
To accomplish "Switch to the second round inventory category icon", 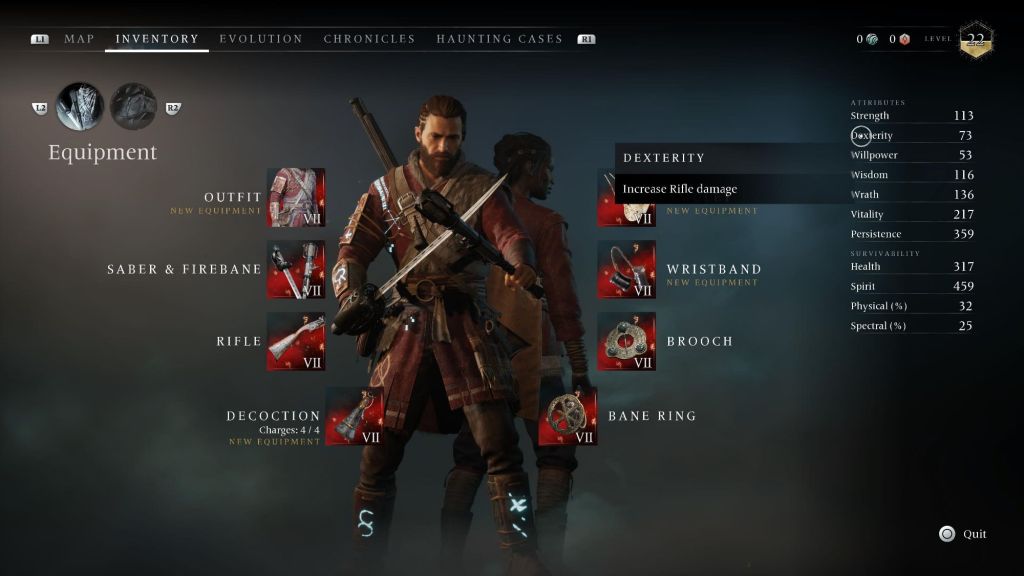I will click(x=132, y=107).
